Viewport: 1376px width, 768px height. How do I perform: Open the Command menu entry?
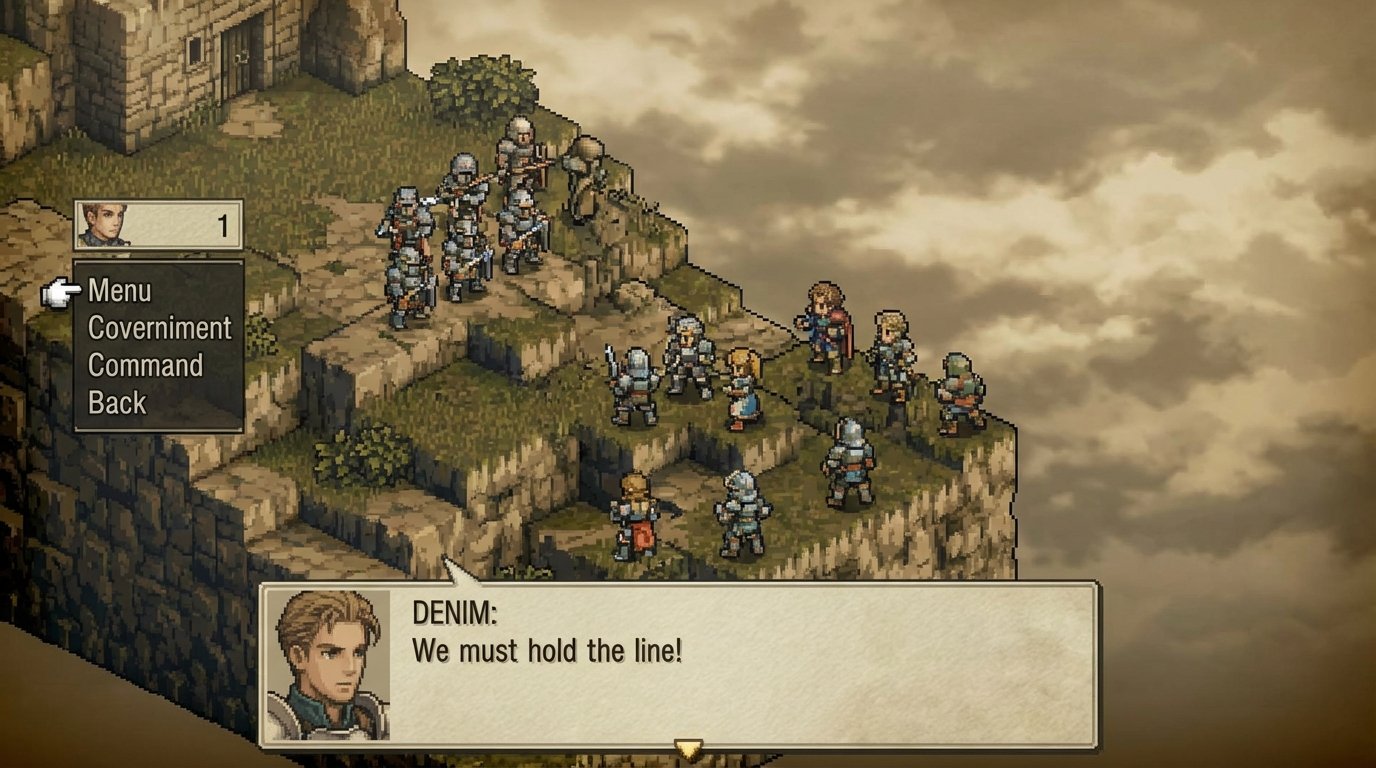pyautogui.click(x=145, y=365)
